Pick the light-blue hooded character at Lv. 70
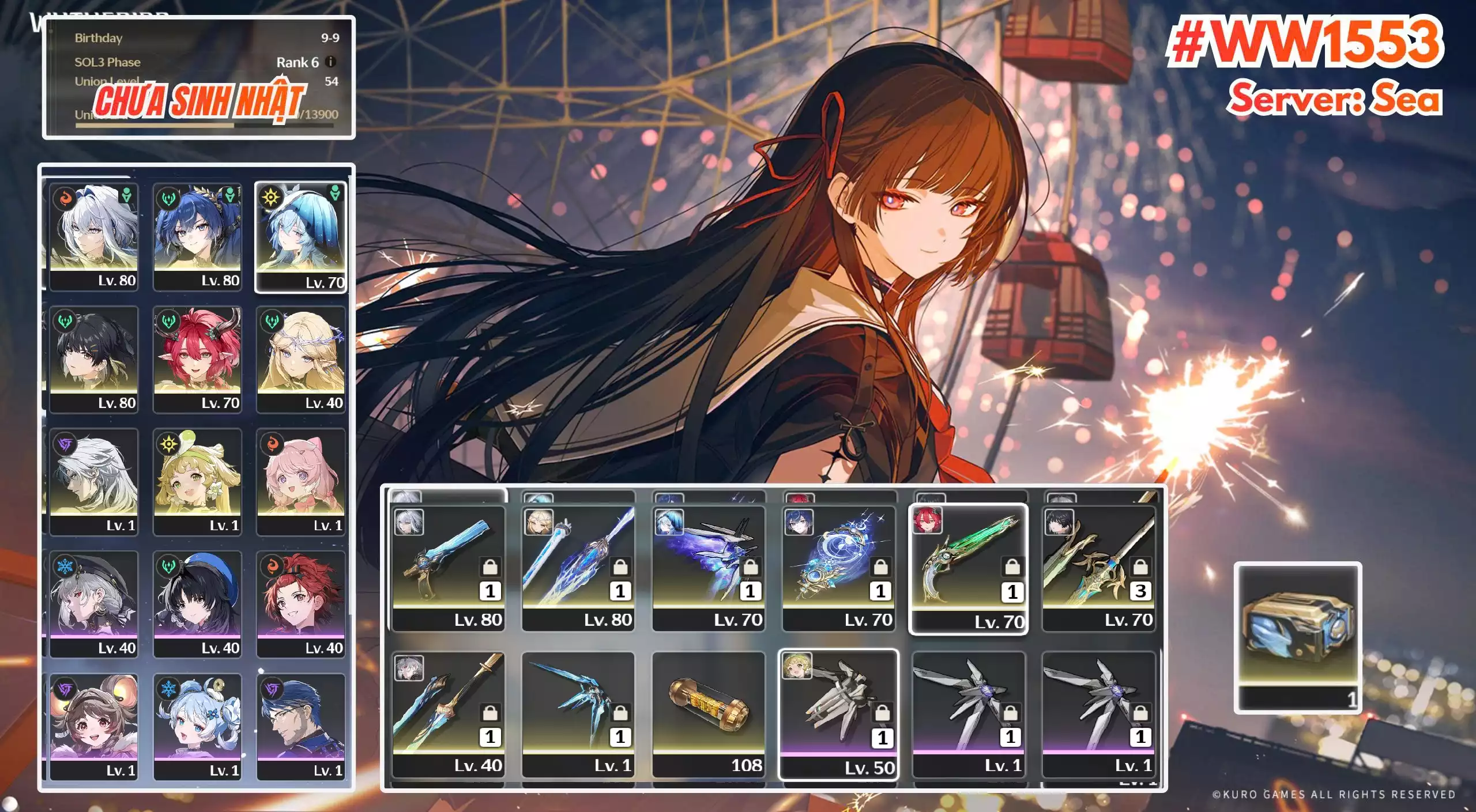 [x=300, y=236]
